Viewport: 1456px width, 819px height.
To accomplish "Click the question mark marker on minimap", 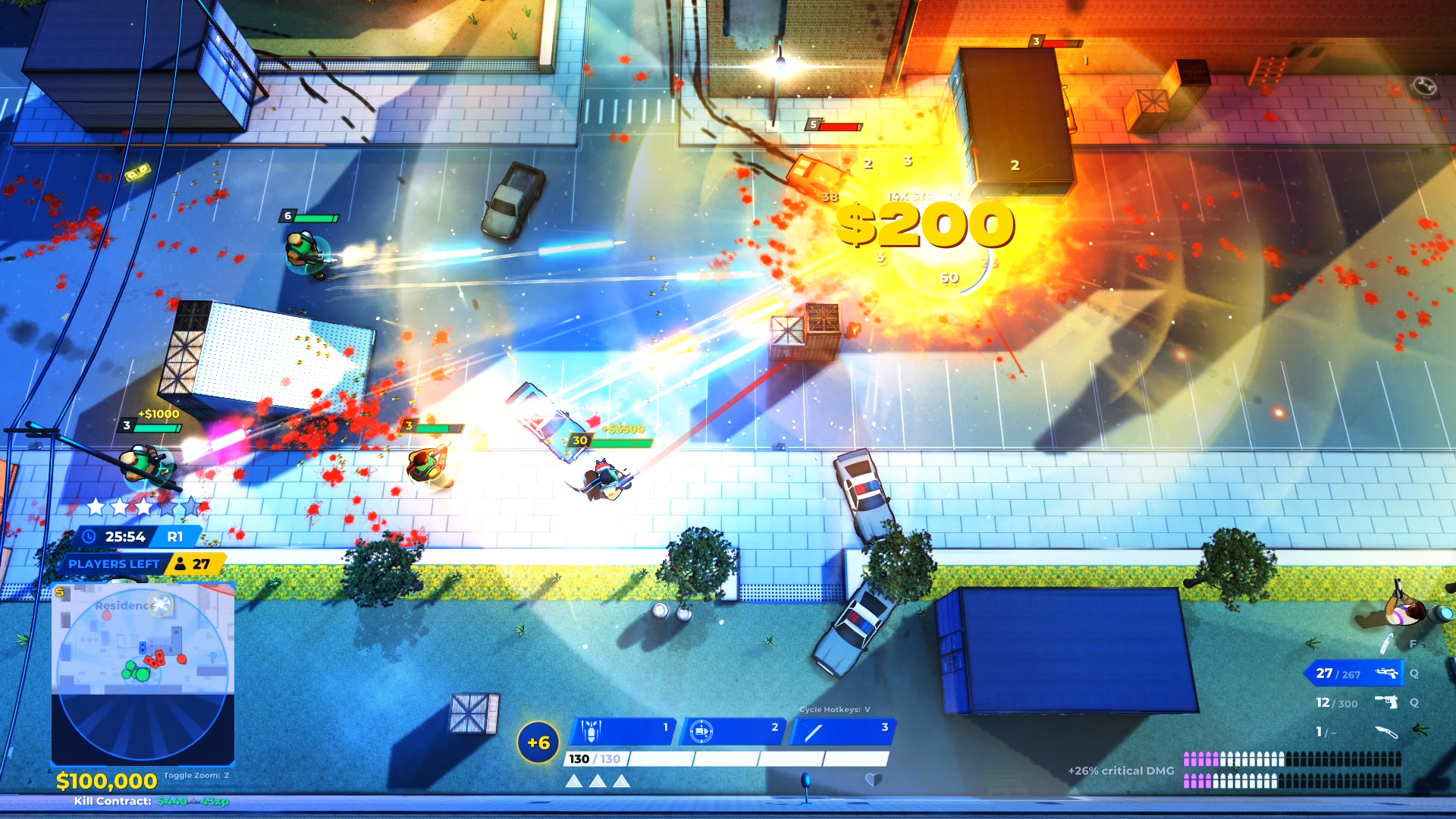I will coord(212,657).
